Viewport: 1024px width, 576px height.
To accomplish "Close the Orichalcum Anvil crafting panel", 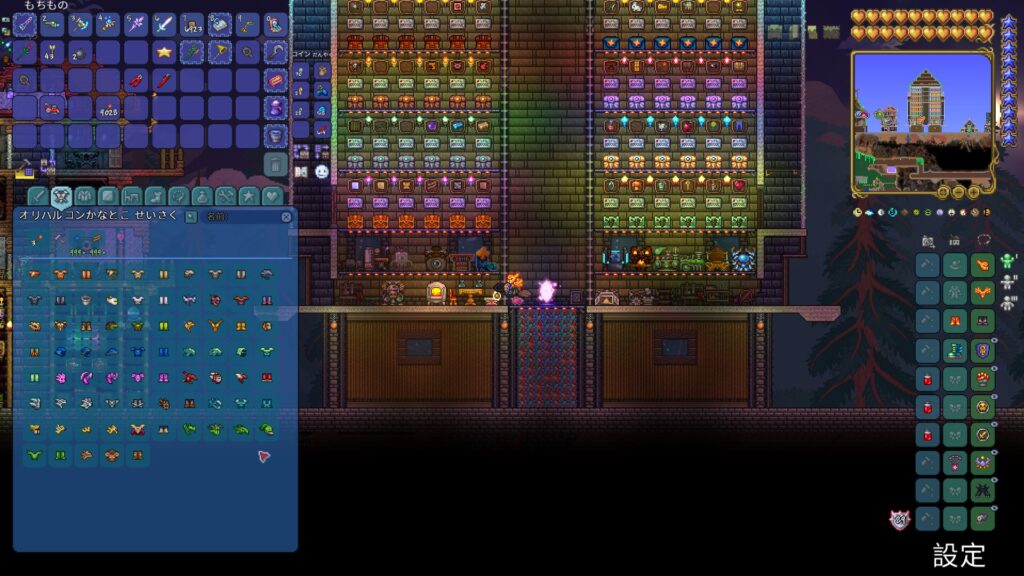I will point(287,216).
